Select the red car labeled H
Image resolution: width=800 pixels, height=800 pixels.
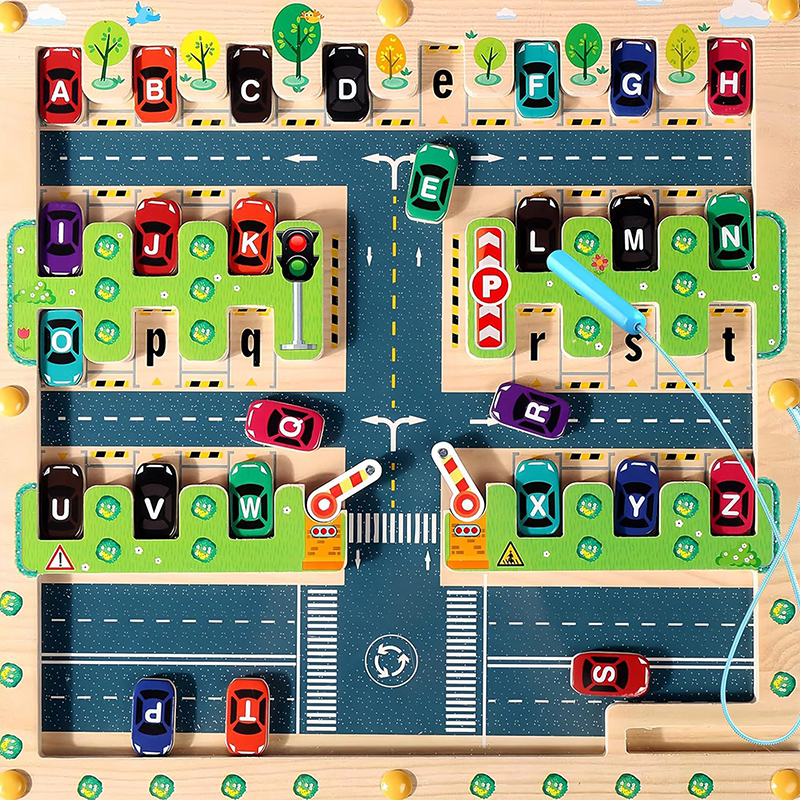click(729, 80)
